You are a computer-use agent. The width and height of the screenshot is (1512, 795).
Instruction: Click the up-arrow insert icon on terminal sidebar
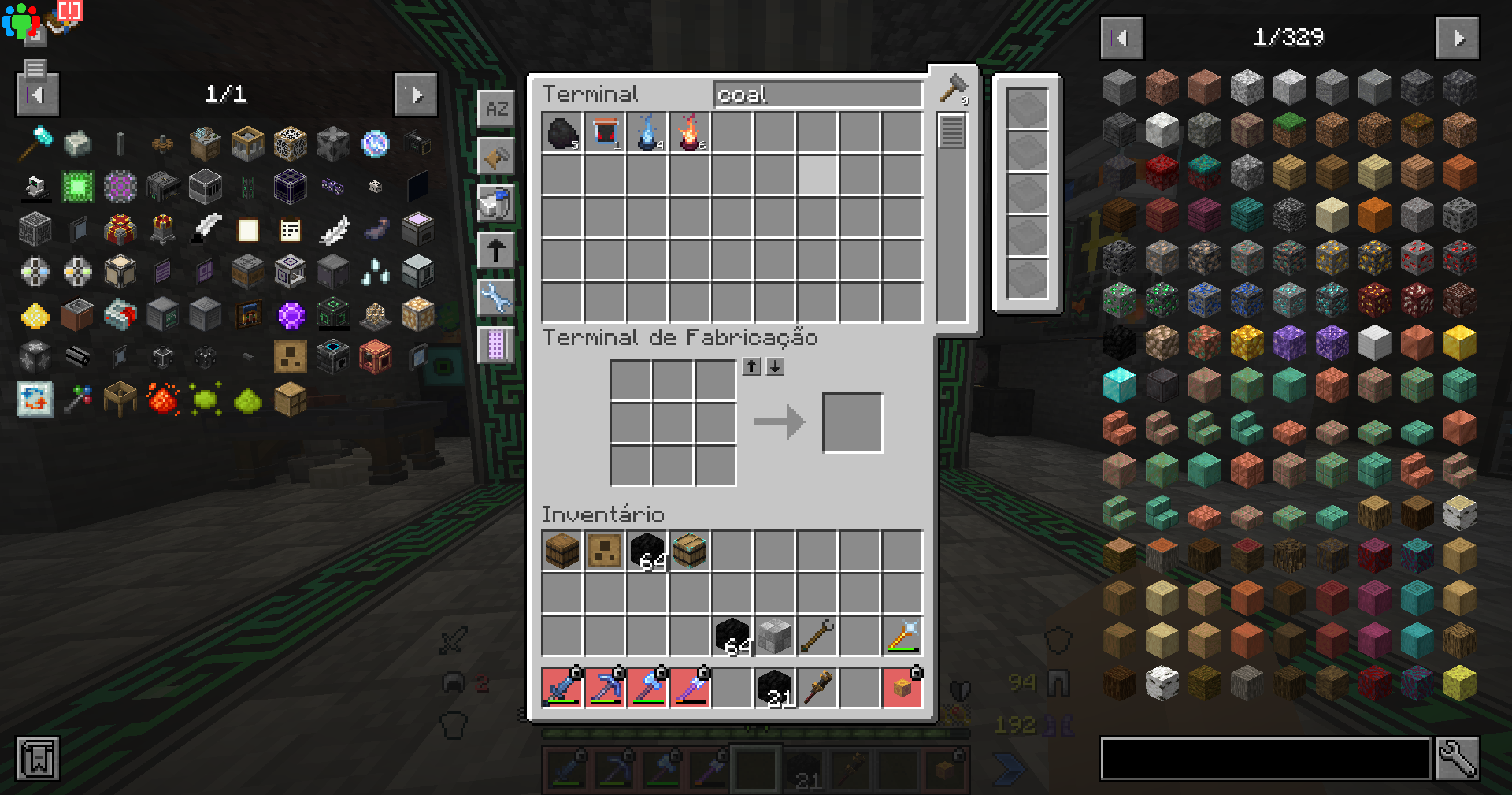[496, 250]
